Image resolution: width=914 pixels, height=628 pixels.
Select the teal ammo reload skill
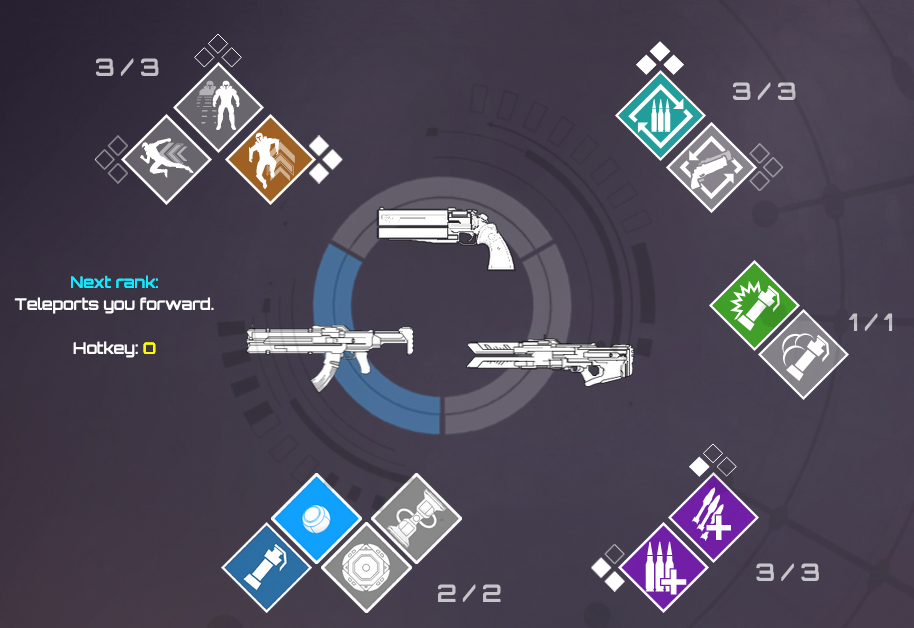click(658, 118)
